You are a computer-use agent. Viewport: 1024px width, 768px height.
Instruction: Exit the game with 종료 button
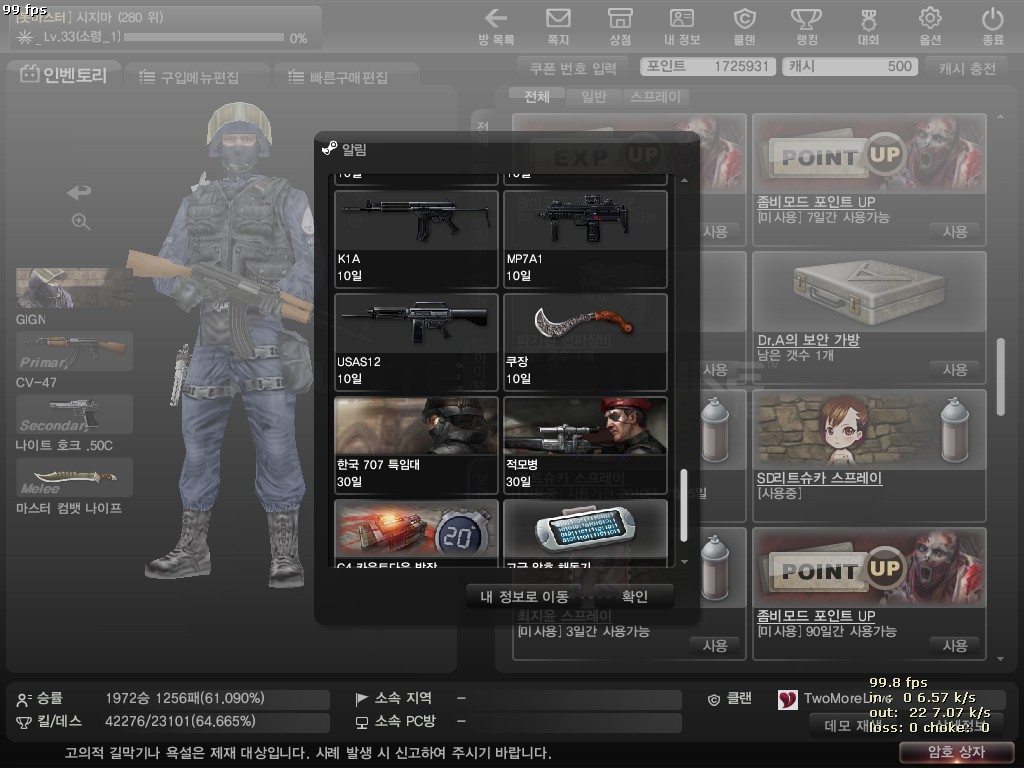click(x=992, y=26)
